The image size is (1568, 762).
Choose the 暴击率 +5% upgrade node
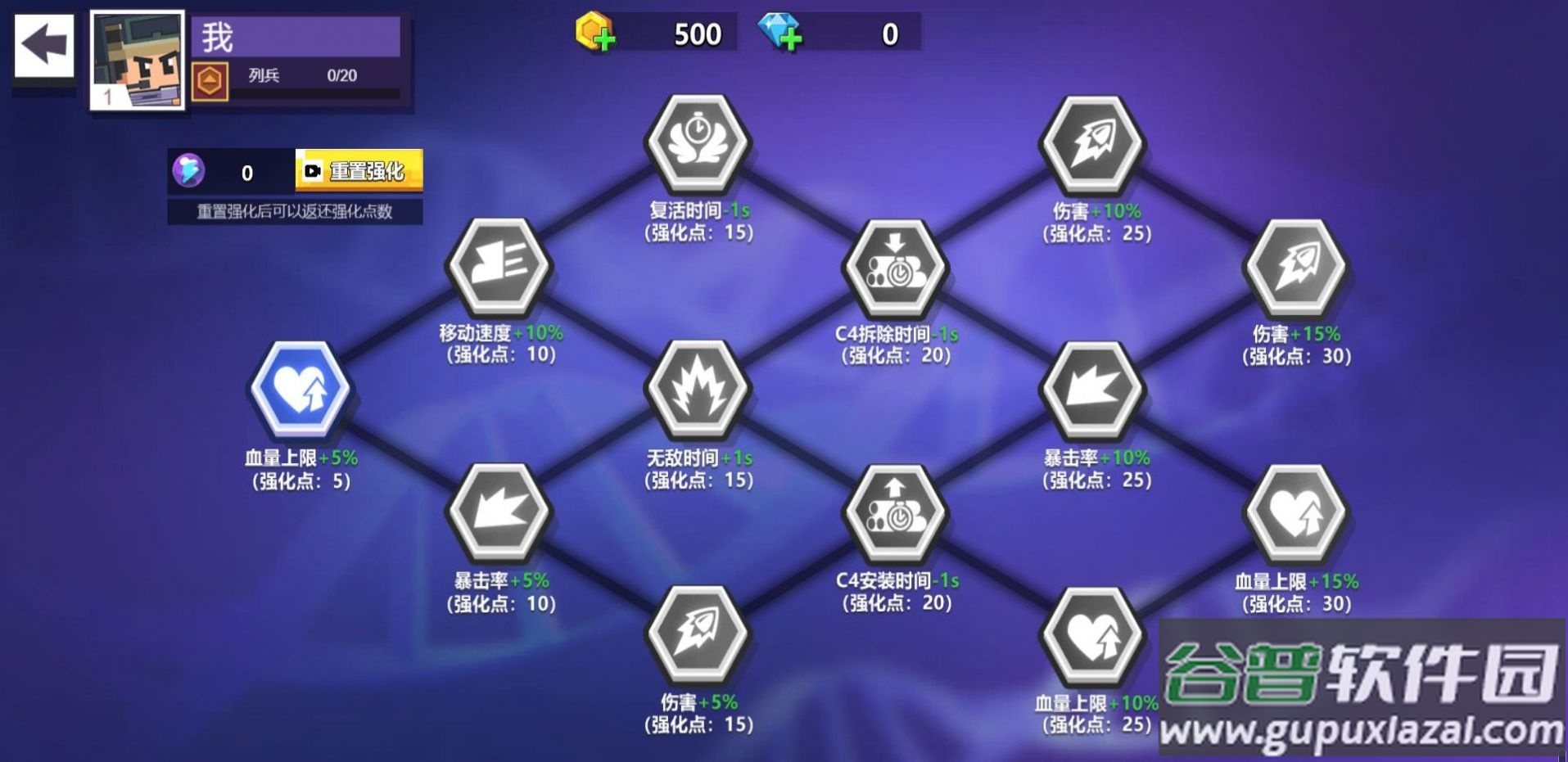499,512
